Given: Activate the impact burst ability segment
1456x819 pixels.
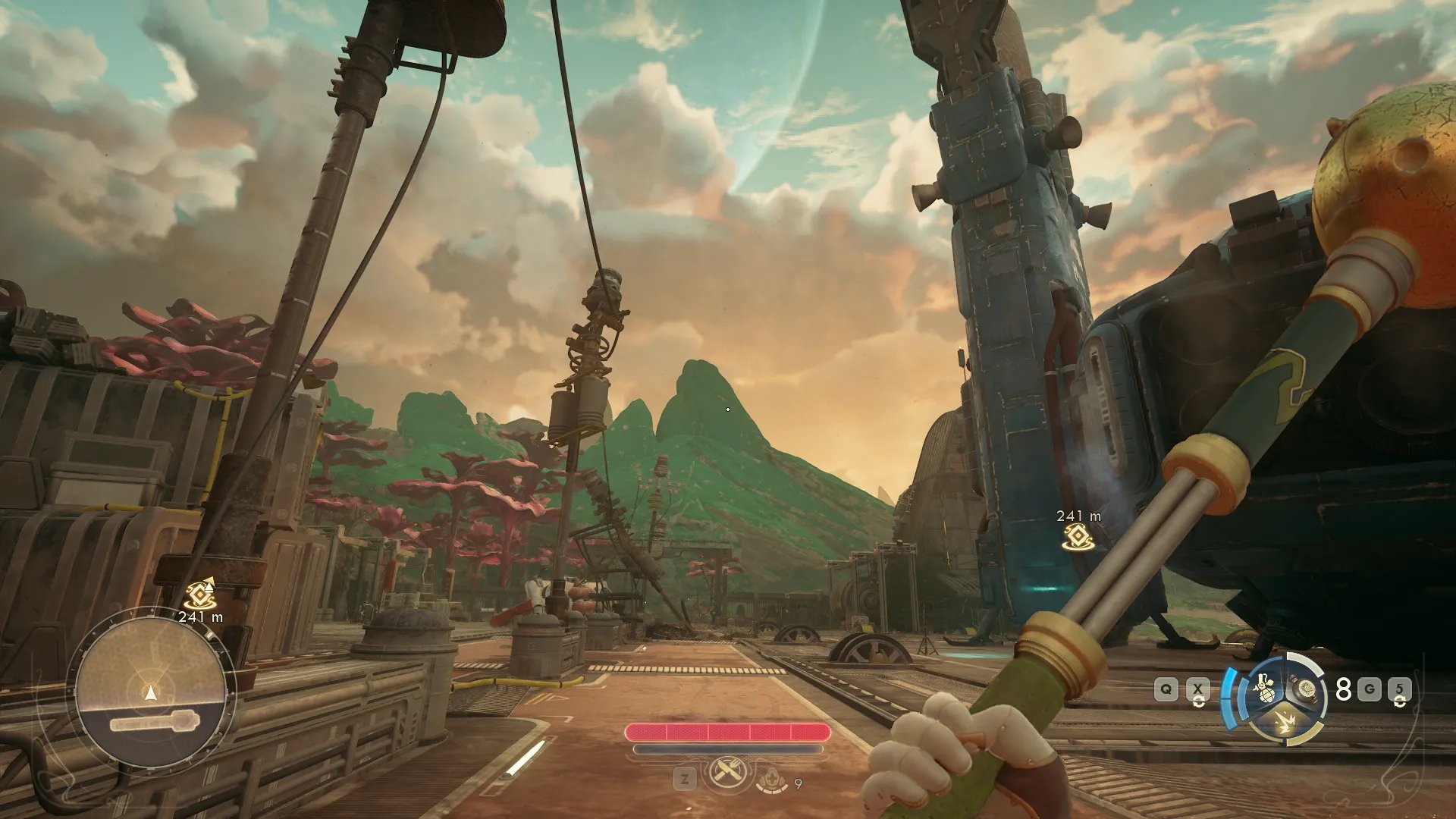Looking at the screenshot, I should pyautogui.click(x=1286, y=723).
